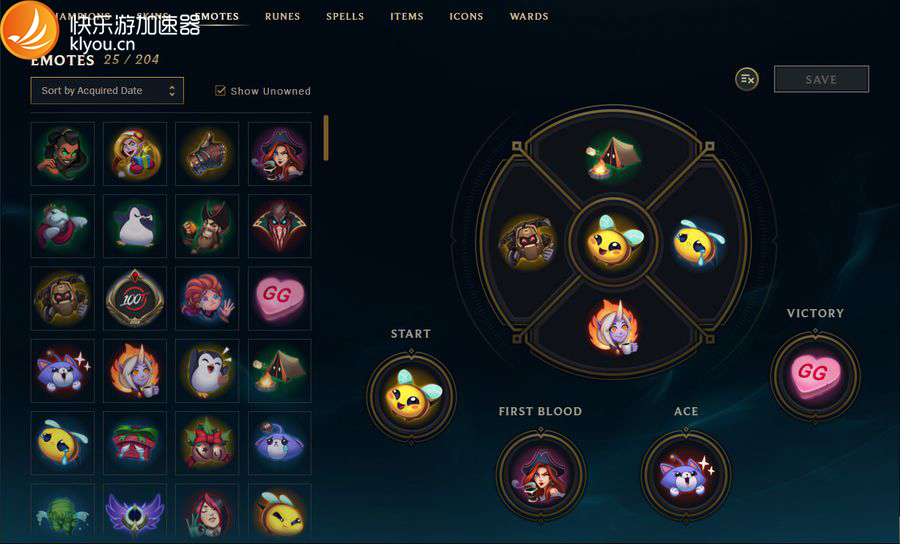Viewport: 900px width, 544px height.
Task: Open the Sort by Acquired Date dropdown
Action: [107, 91]
